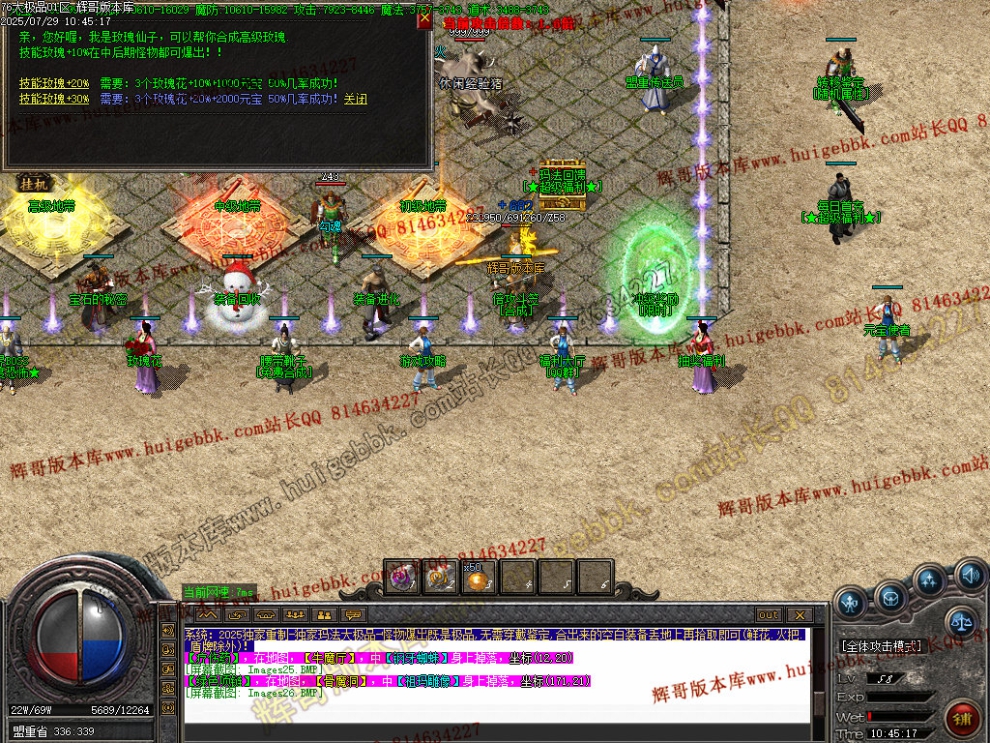This screenshot has width=990, height=743.
Task: Close the chat panel with its X button
Action: pyautogui.click(x=799, y=615)
